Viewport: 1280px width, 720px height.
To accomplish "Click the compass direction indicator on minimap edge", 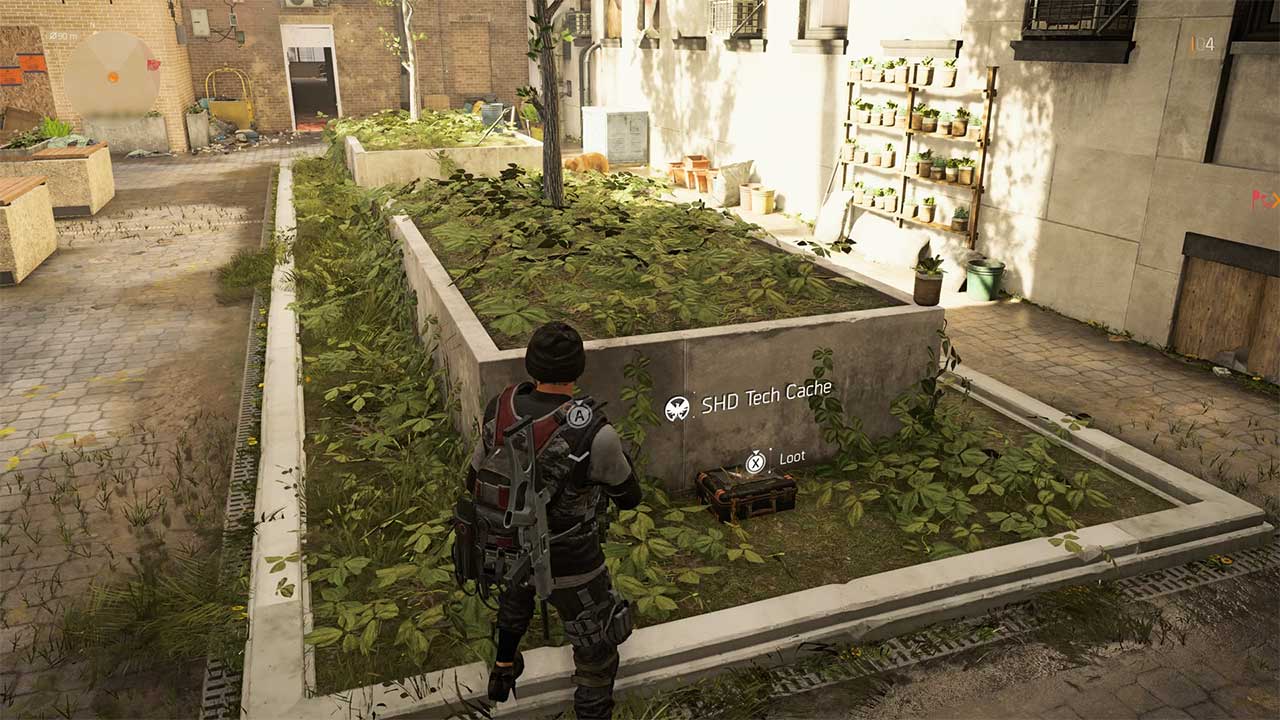I will [x=92, y=24].
